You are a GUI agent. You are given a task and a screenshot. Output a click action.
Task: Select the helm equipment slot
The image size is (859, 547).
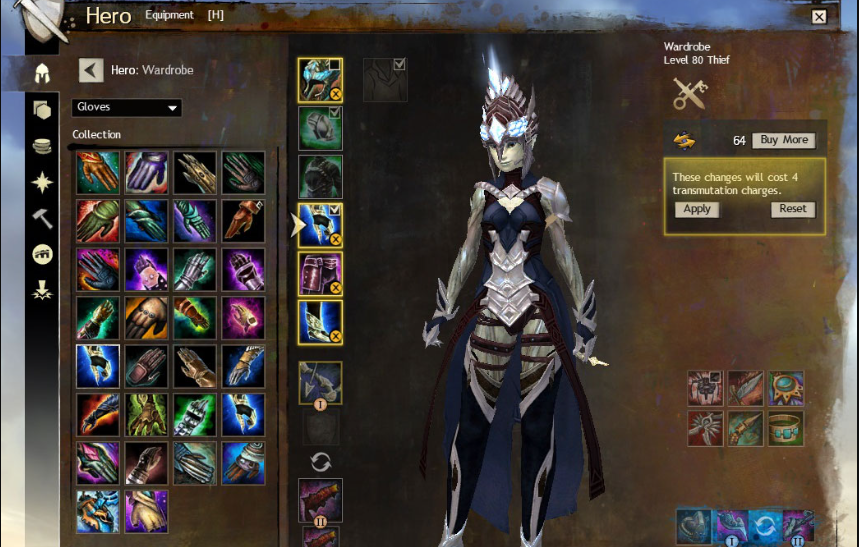click(x=320, y=80)
